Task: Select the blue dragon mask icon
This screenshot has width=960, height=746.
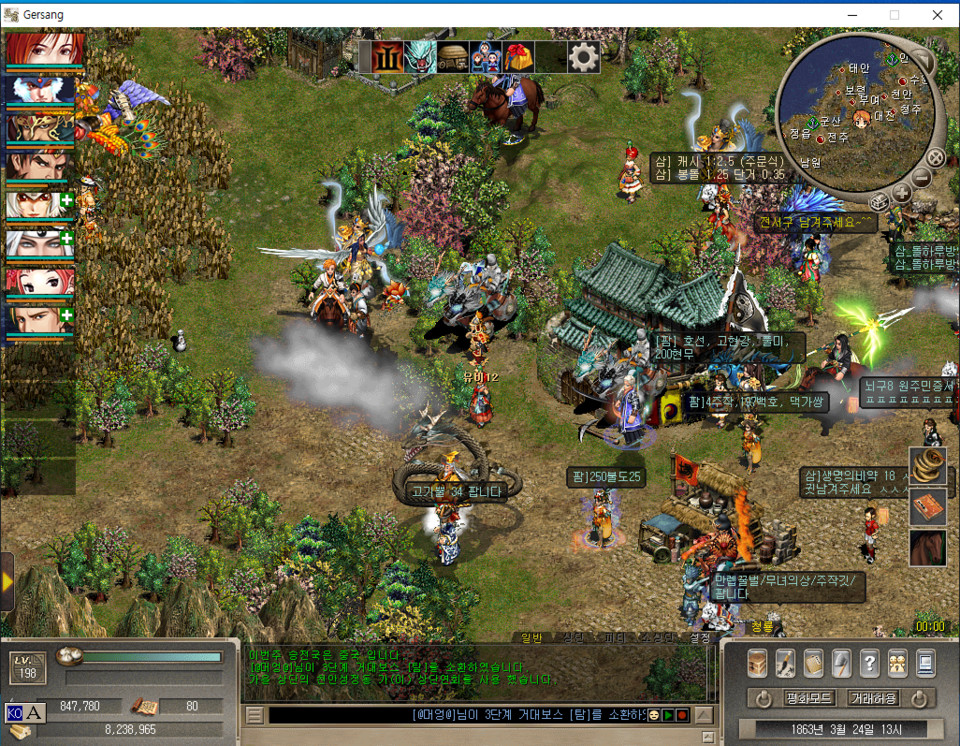Action: tap(420, 58)
